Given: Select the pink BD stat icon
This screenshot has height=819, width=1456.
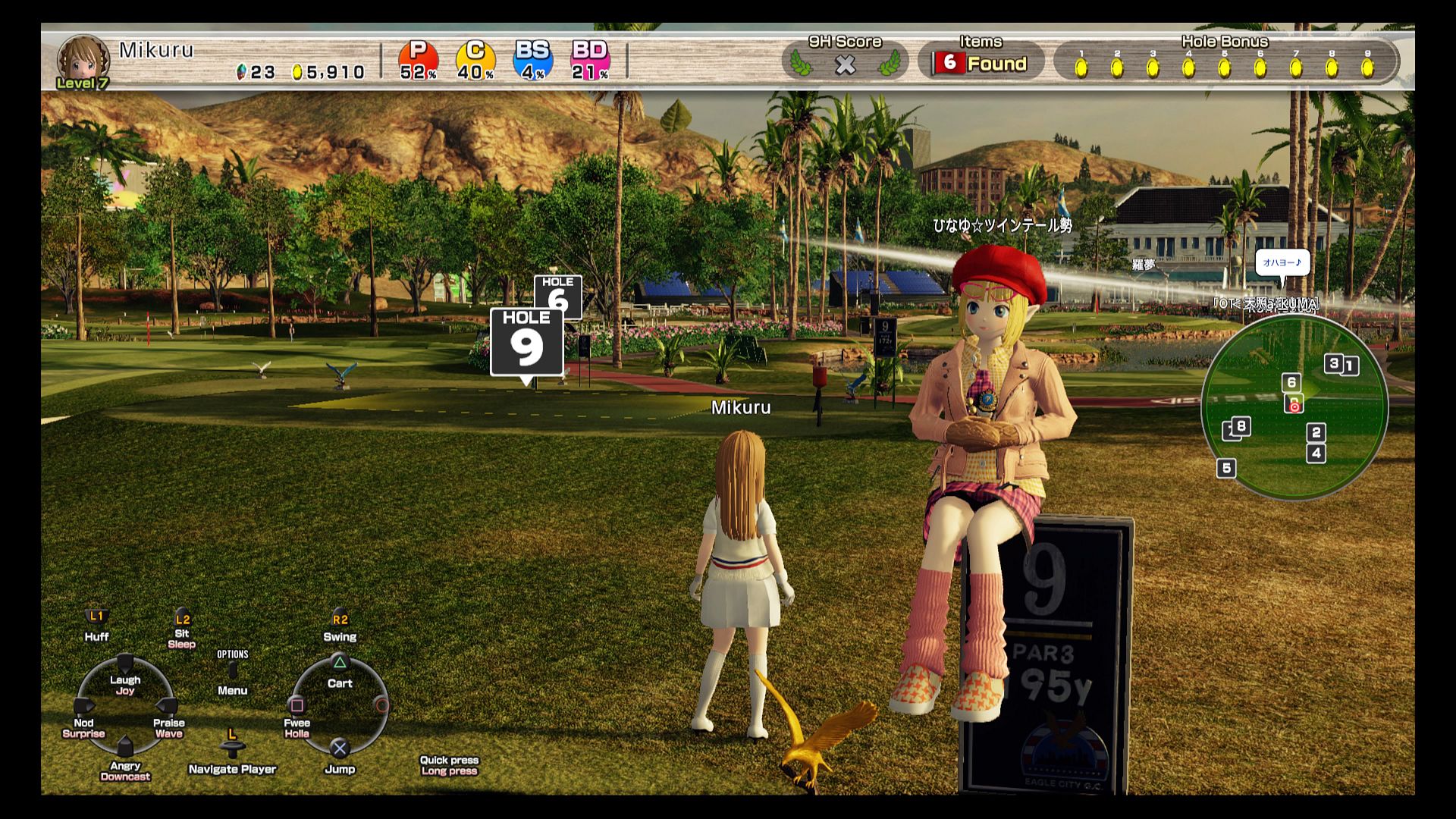Looking at the screenshot, I should point(590,60).
